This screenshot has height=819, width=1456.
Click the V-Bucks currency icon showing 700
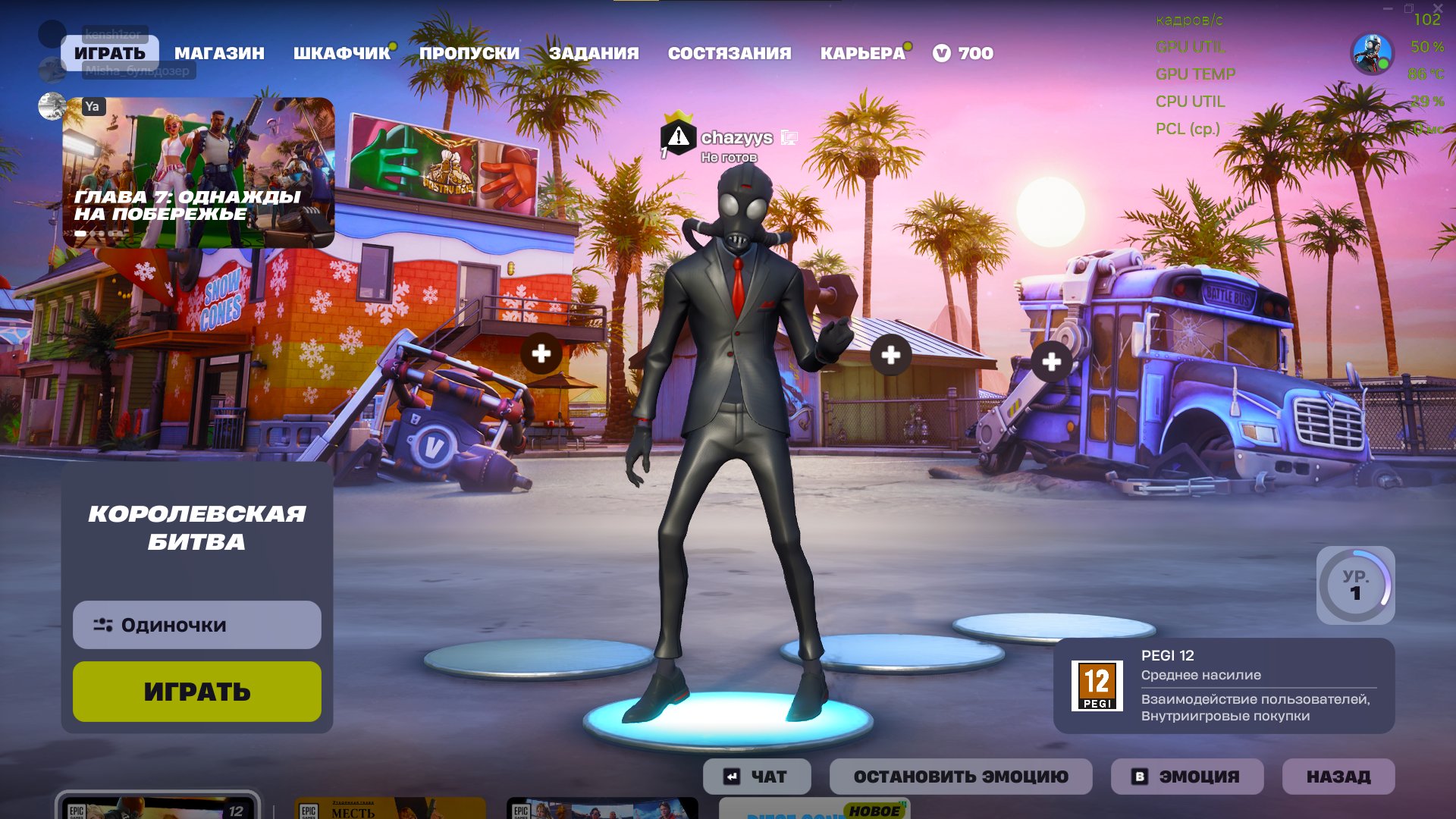[943, 53]
